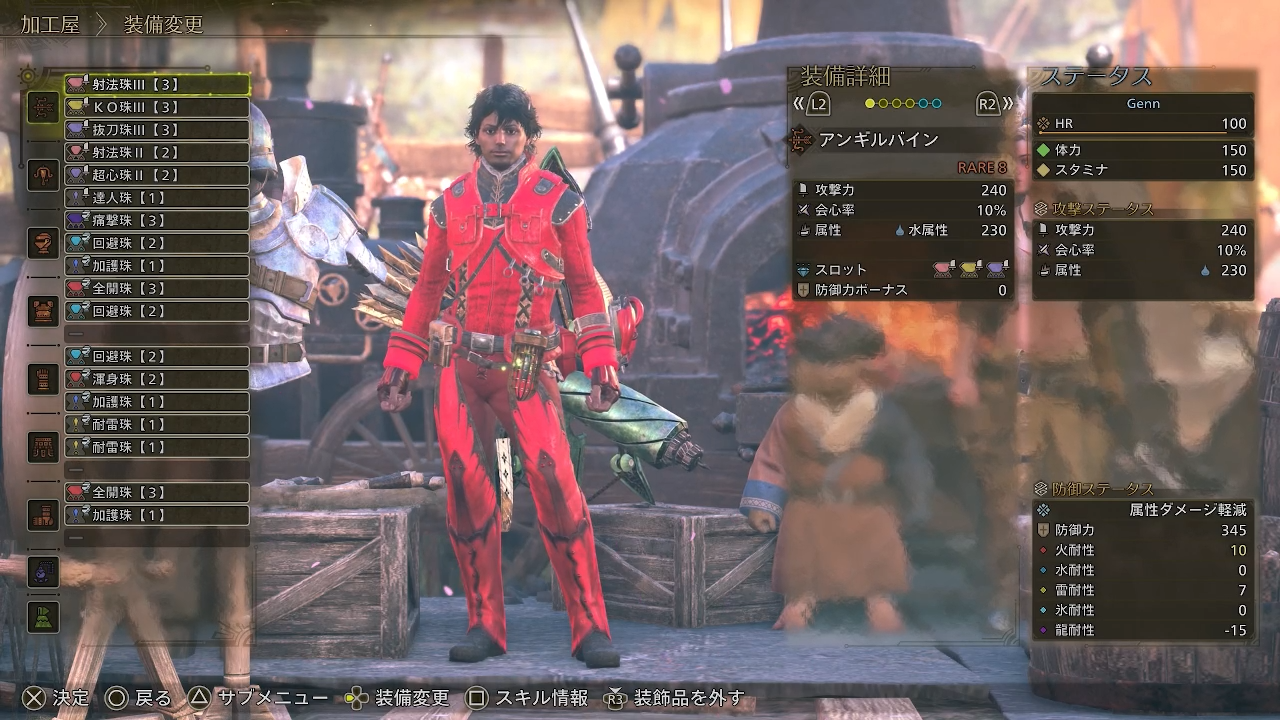Choose the KO珠III【3】 decoration
The image size is (1280, 720).
click(157, 107)
